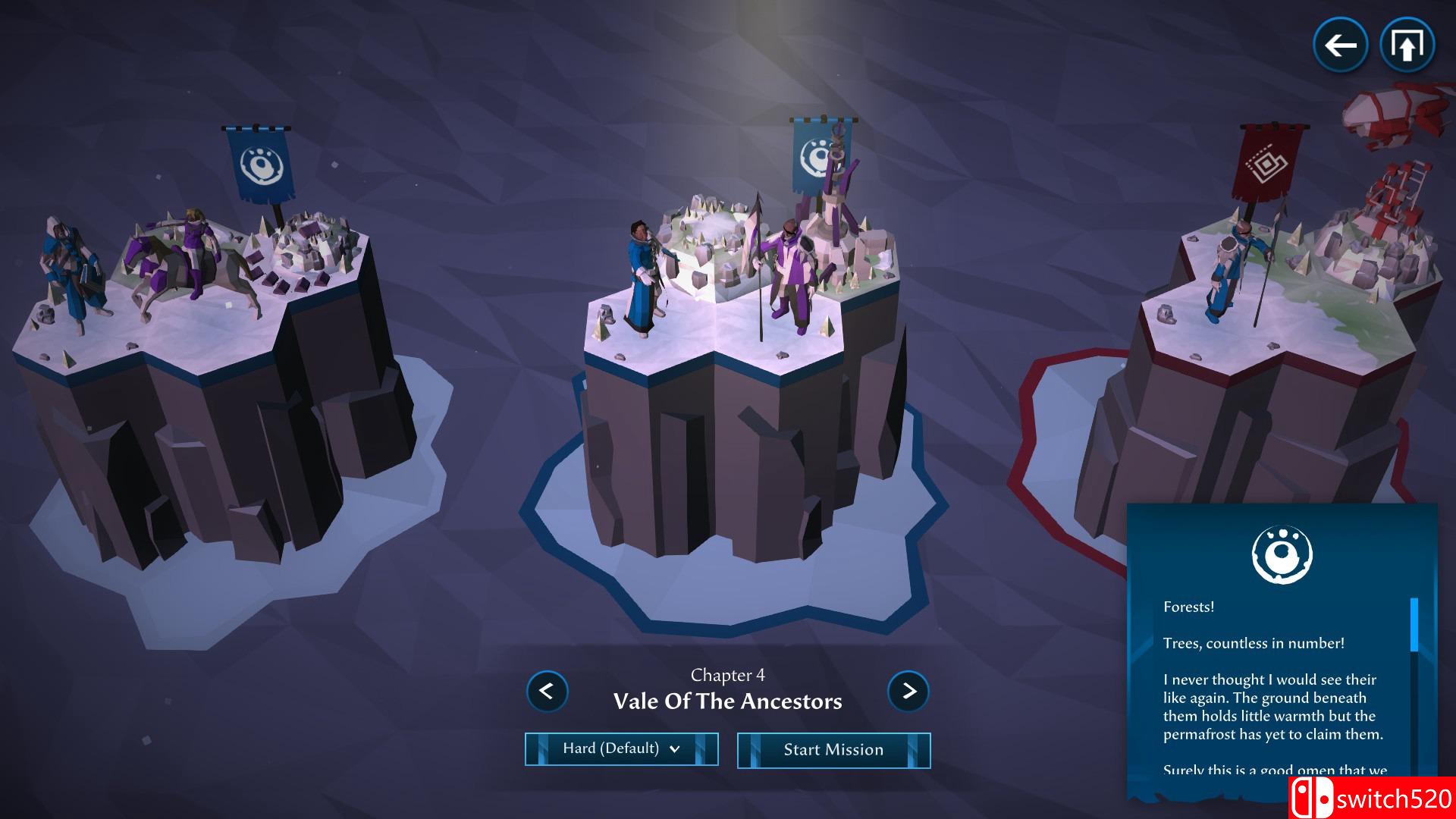Start Mission for Vale Of The Ancestors
The image size is (1456, 819).
click(833, 750)
